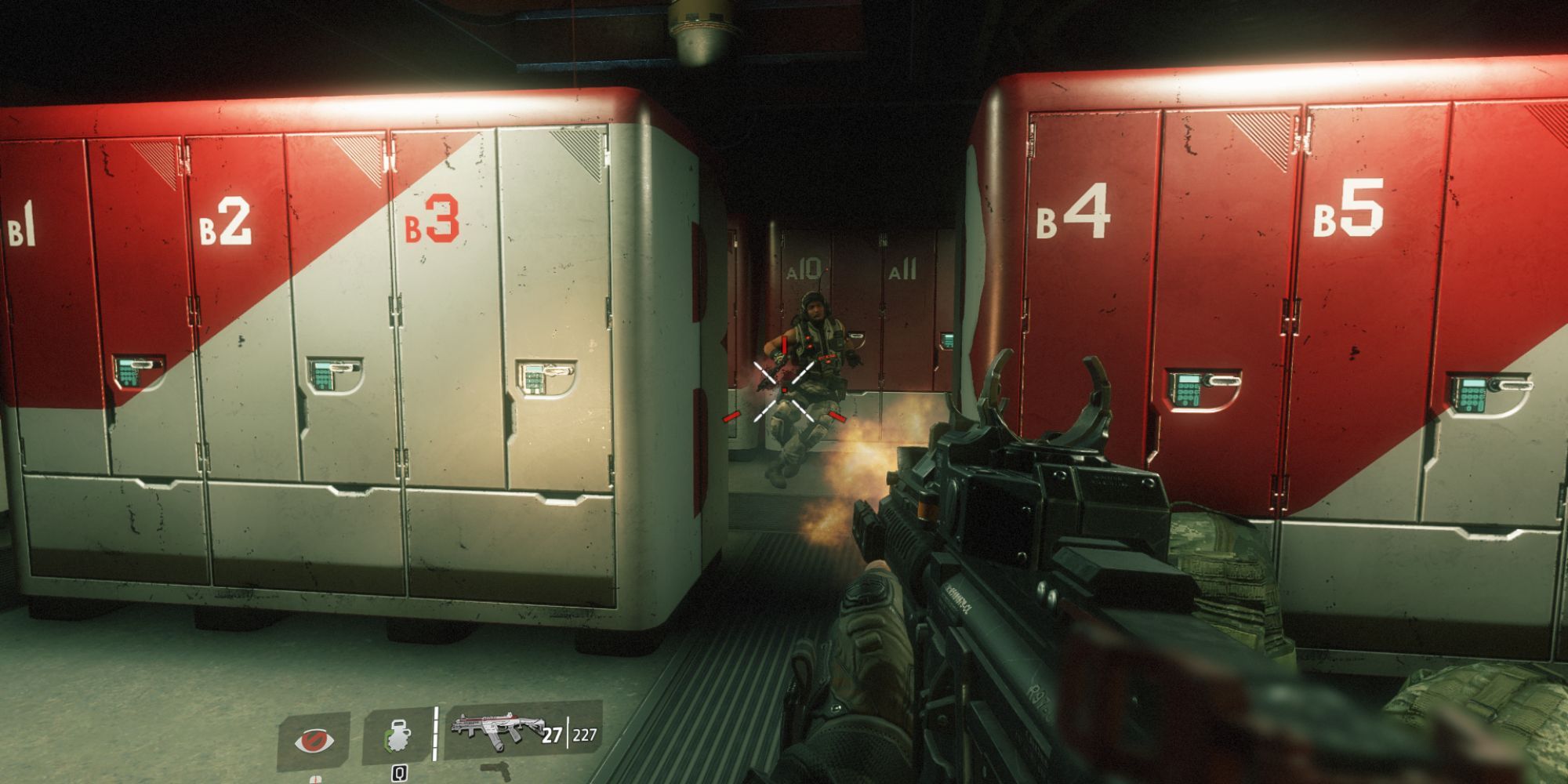The width and height of the screenshot is (1568, 784).
Task: Click the grenade ordnance icon
Action: click(397, 736)
